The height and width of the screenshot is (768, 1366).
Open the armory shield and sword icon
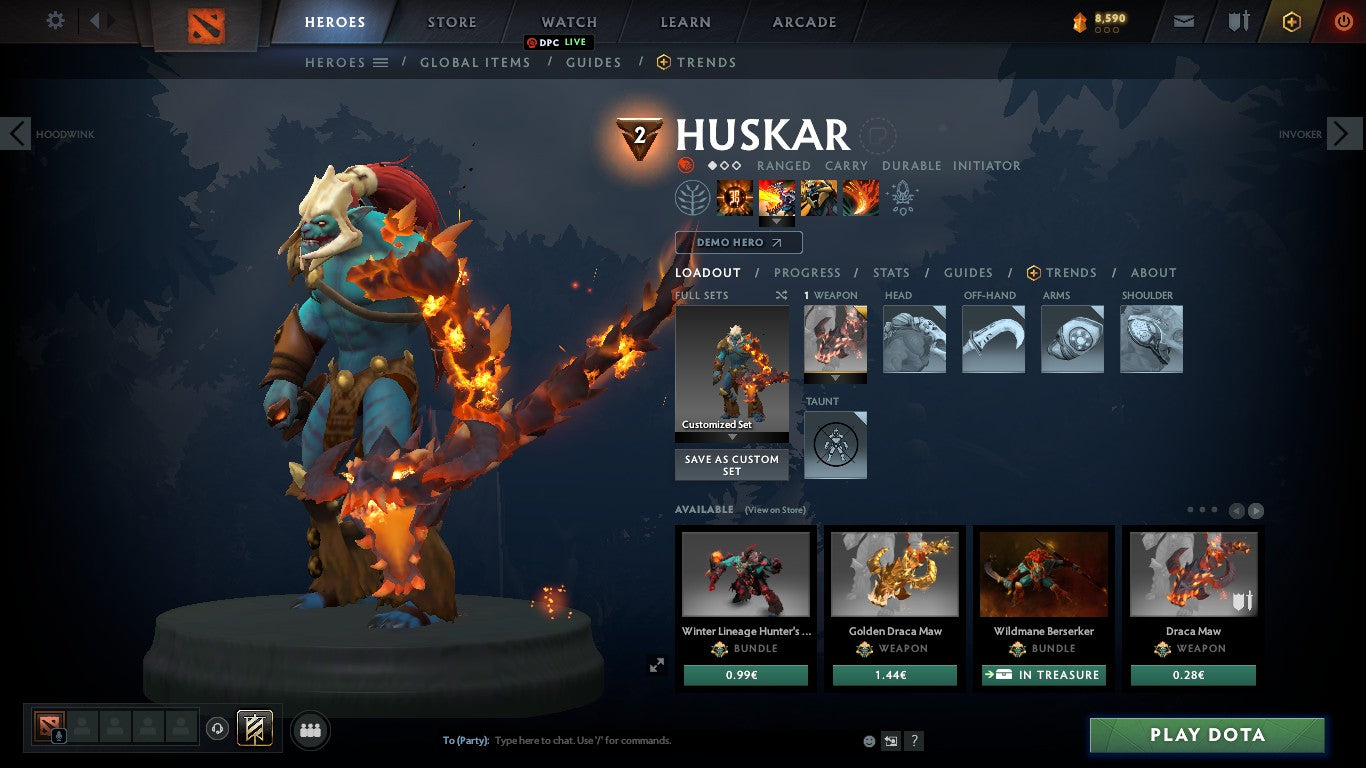coord(1240,20)
